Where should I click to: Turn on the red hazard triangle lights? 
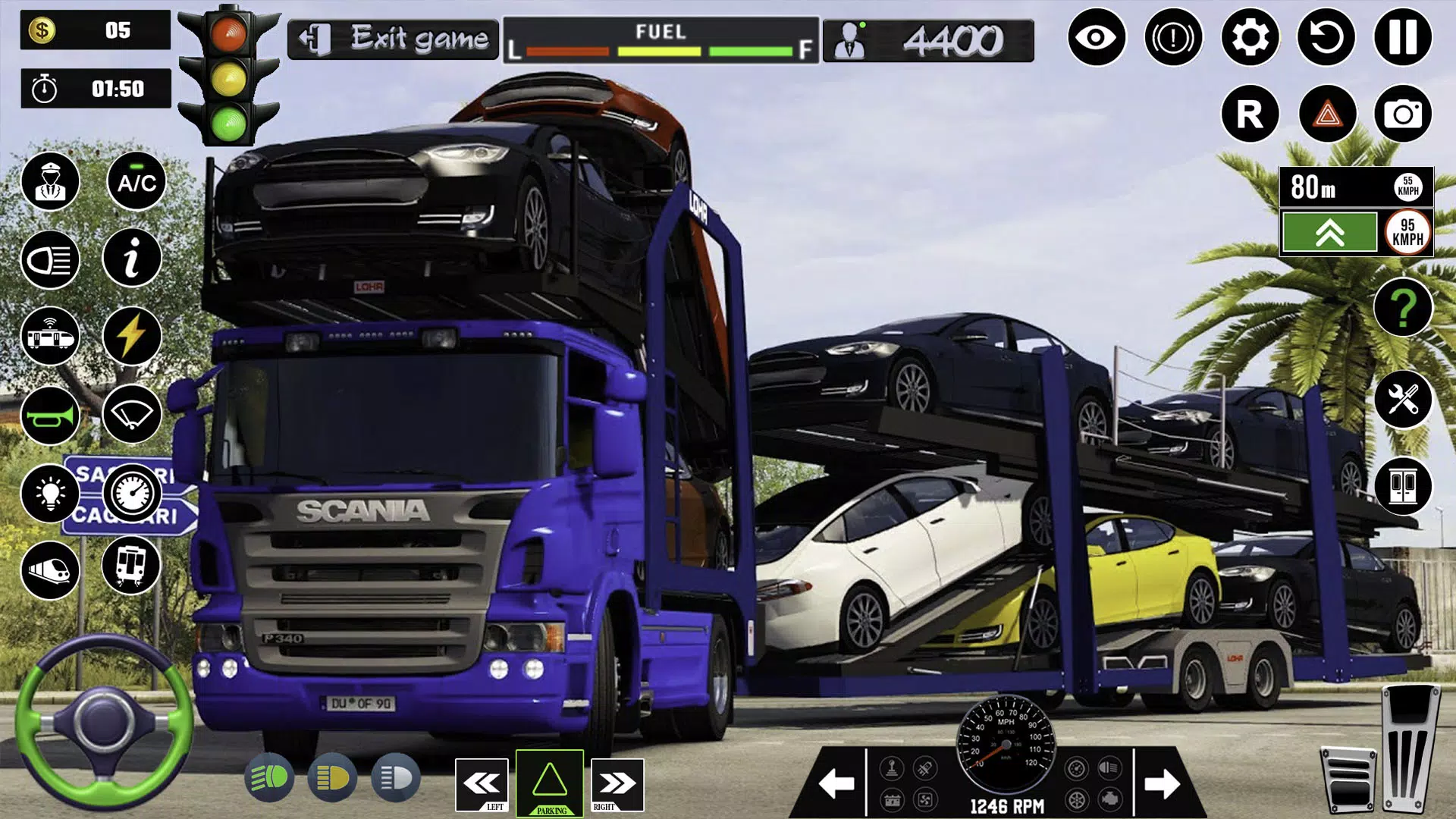[1327, 115]
